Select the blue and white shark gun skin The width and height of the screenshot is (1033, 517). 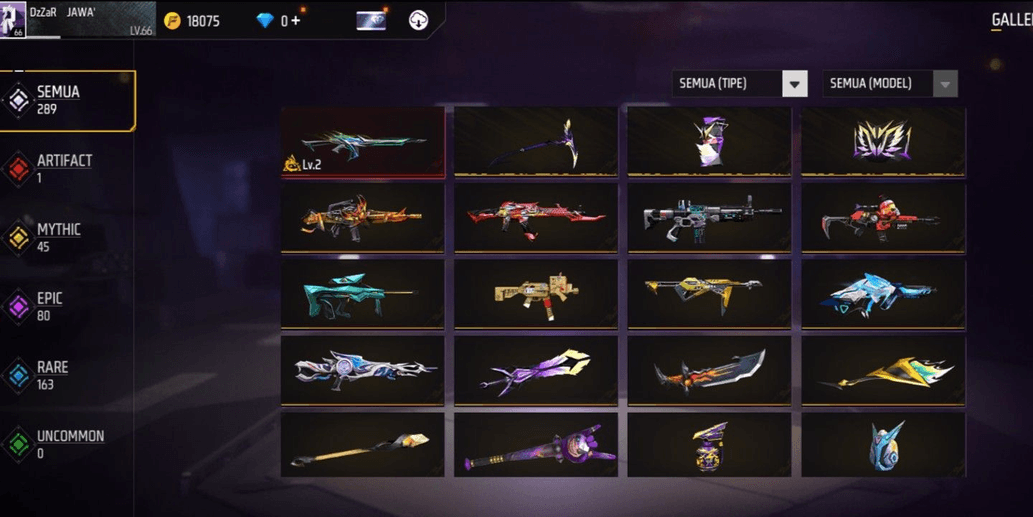[x=882, y=294]
